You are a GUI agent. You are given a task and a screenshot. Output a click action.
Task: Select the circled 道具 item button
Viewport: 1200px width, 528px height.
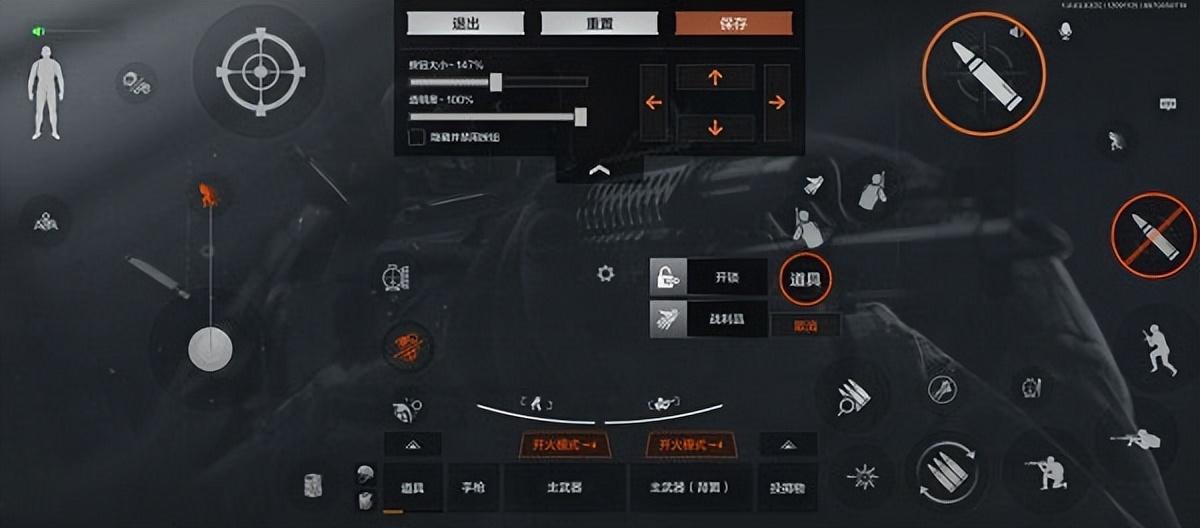(804, 278)
